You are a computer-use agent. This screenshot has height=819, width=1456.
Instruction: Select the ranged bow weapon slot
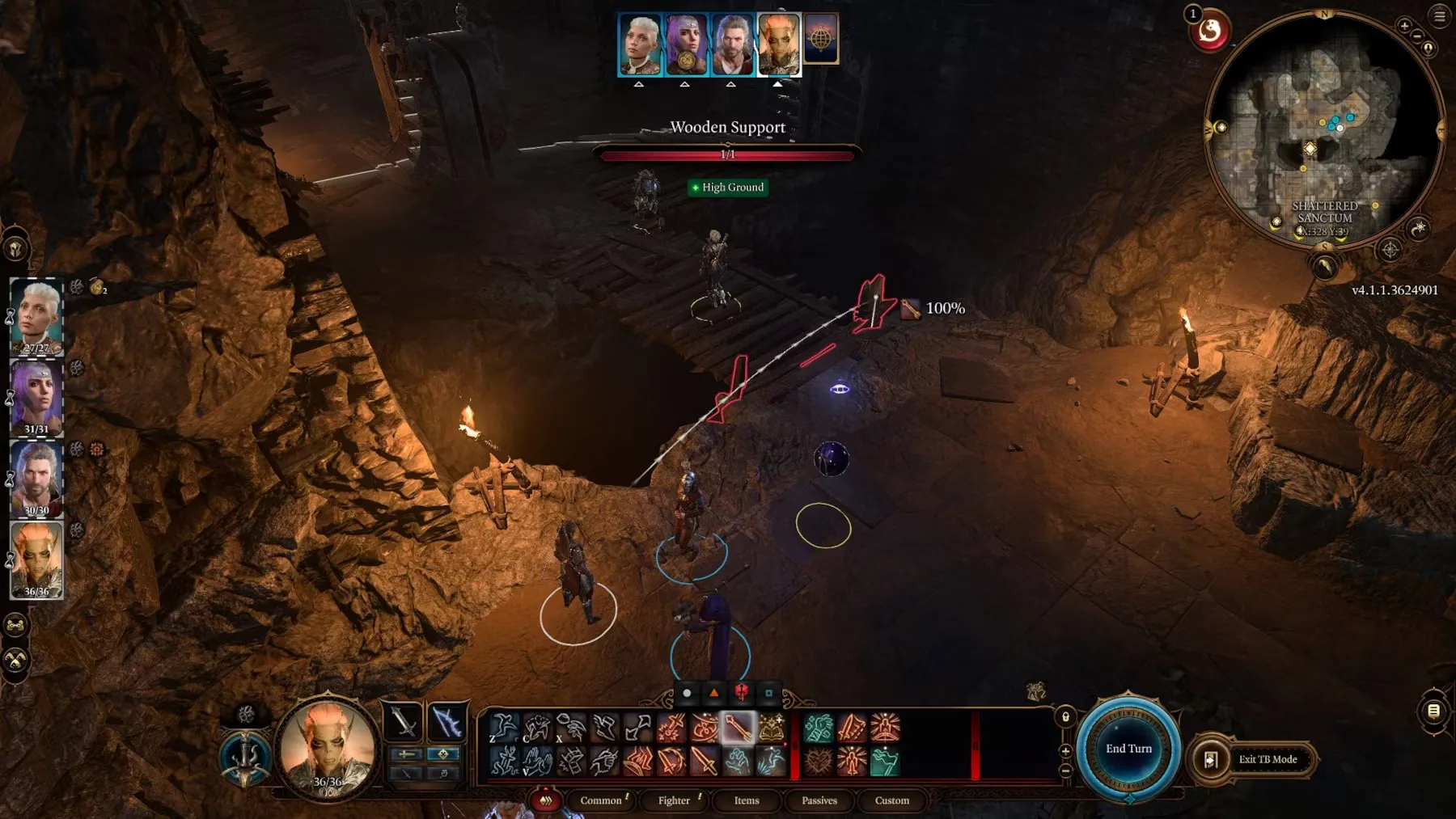[x=446, y=721]
